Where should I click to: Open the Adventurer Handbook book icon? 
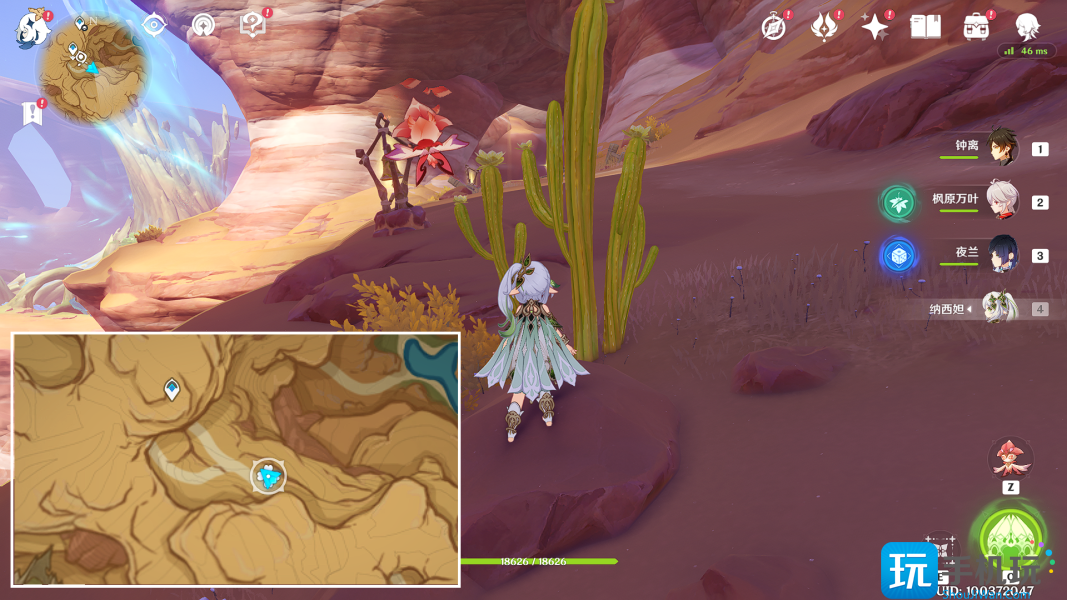coord(925,27)
